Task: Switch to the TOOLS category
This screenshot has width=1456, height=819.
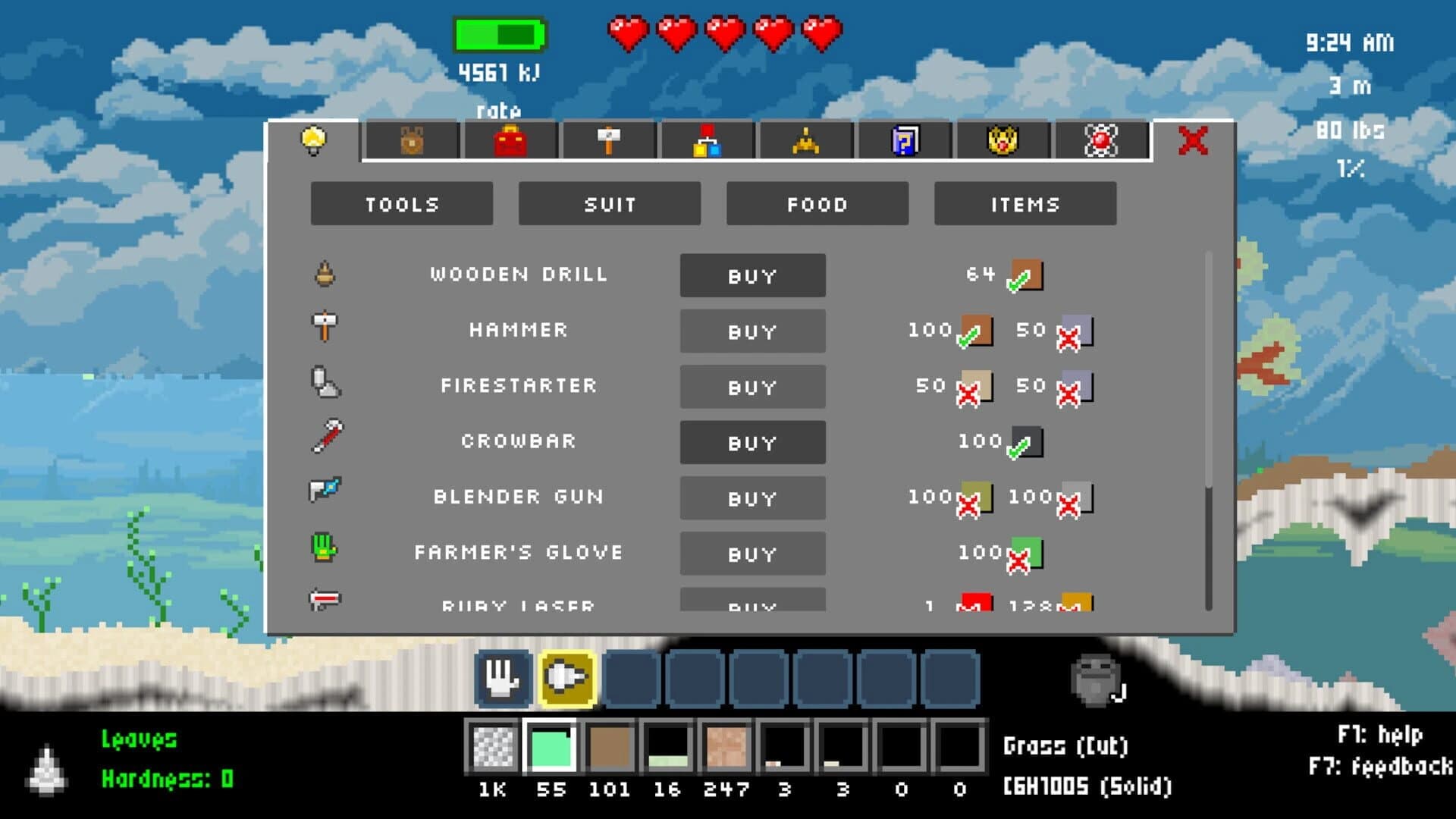Action: (x=403, y=203)
